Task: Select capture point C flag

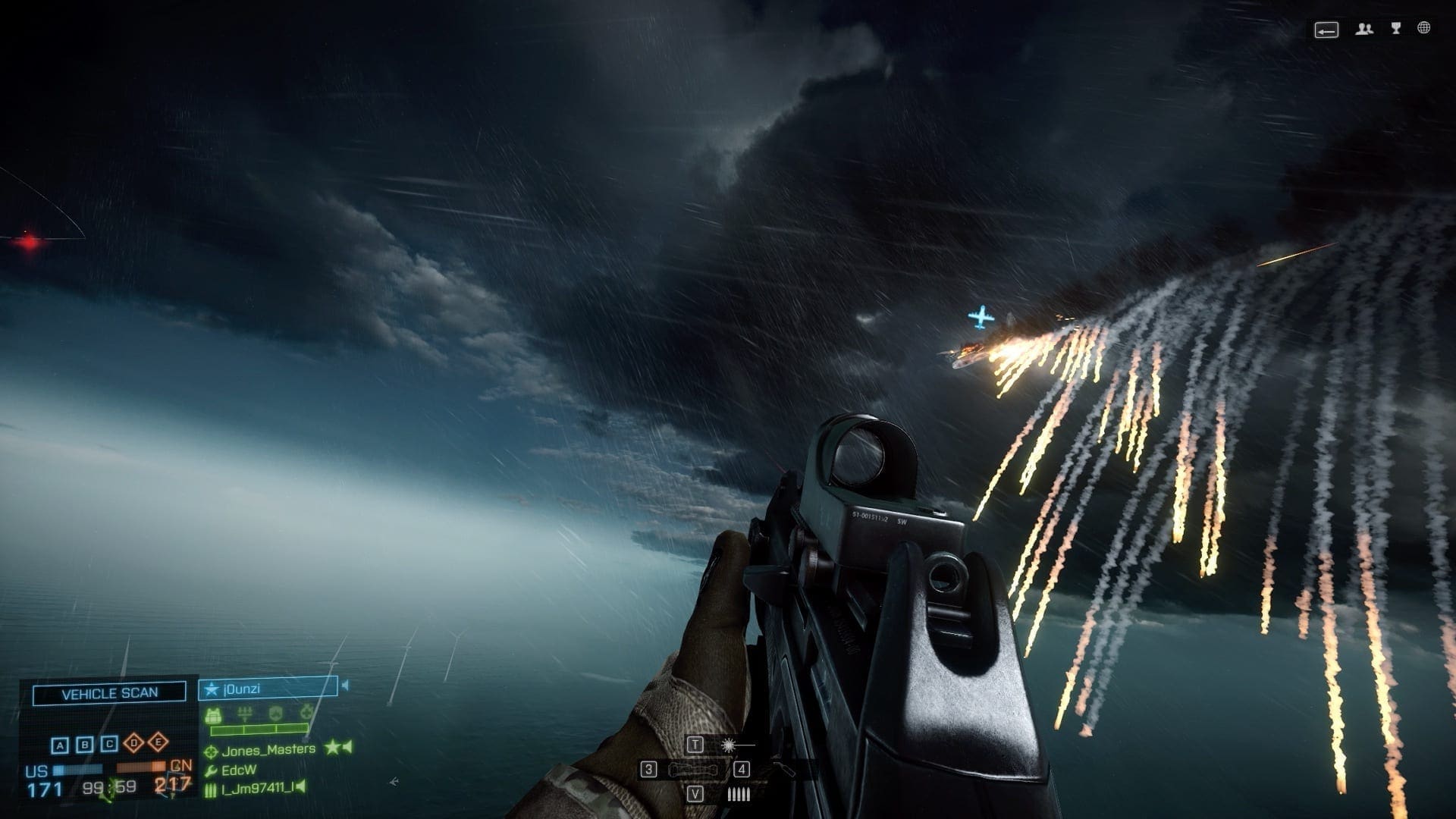Action: click(110, 744)
